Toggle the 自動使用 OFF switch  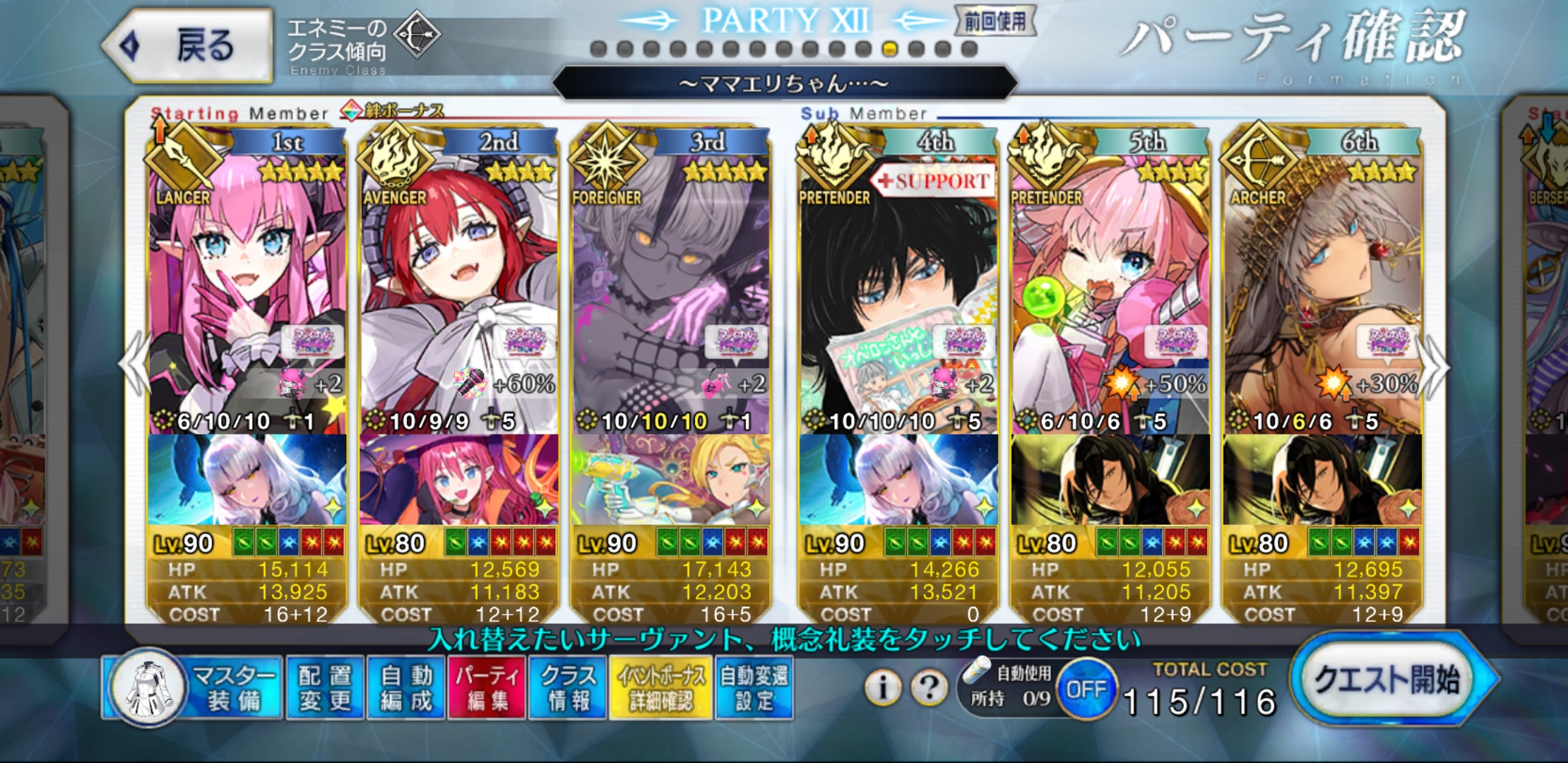1086,689
